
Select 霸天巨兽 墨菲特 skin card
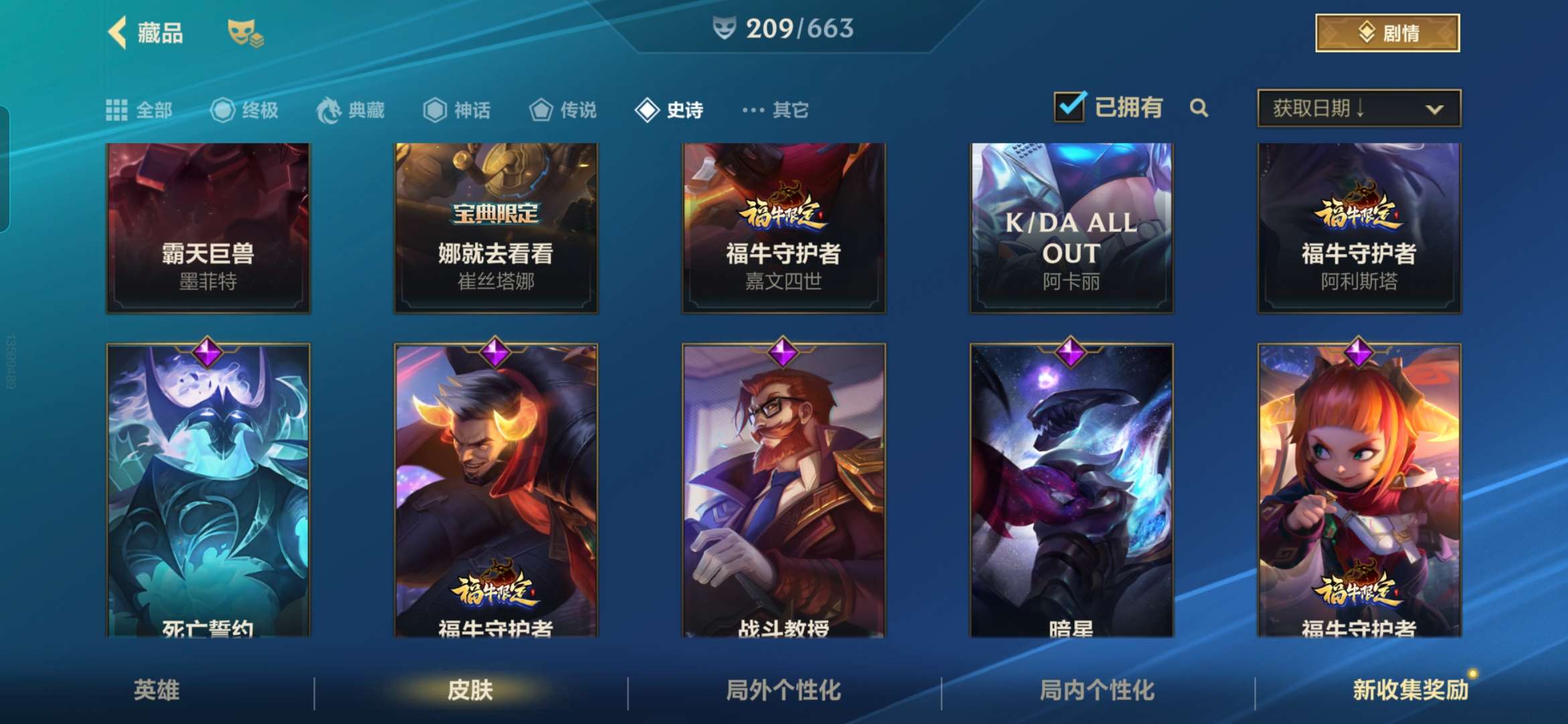pyautogui.click(x=208, y=228)
